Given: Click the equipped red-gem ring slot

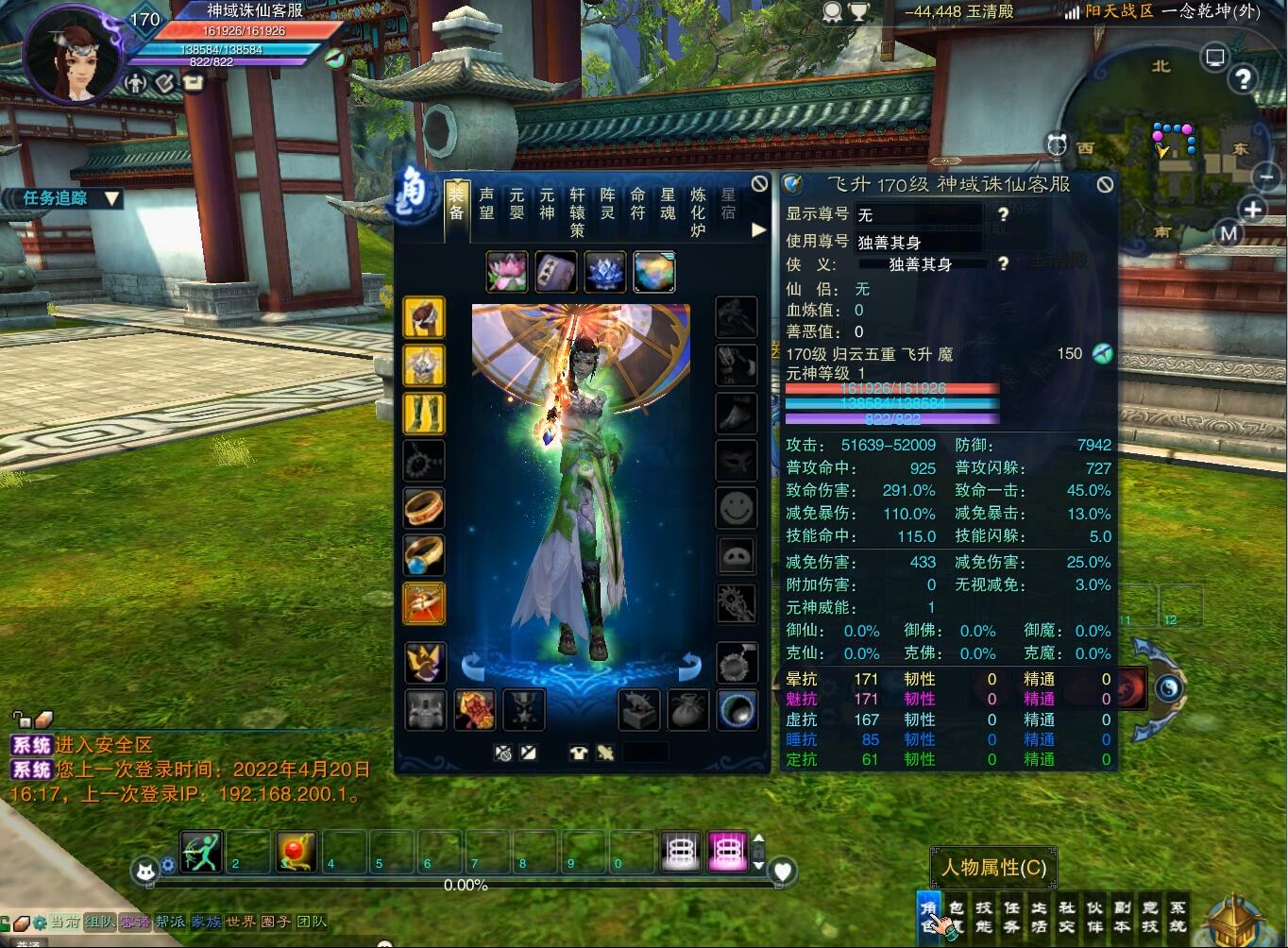Looking at the screenshot, I should pos(424,507).
